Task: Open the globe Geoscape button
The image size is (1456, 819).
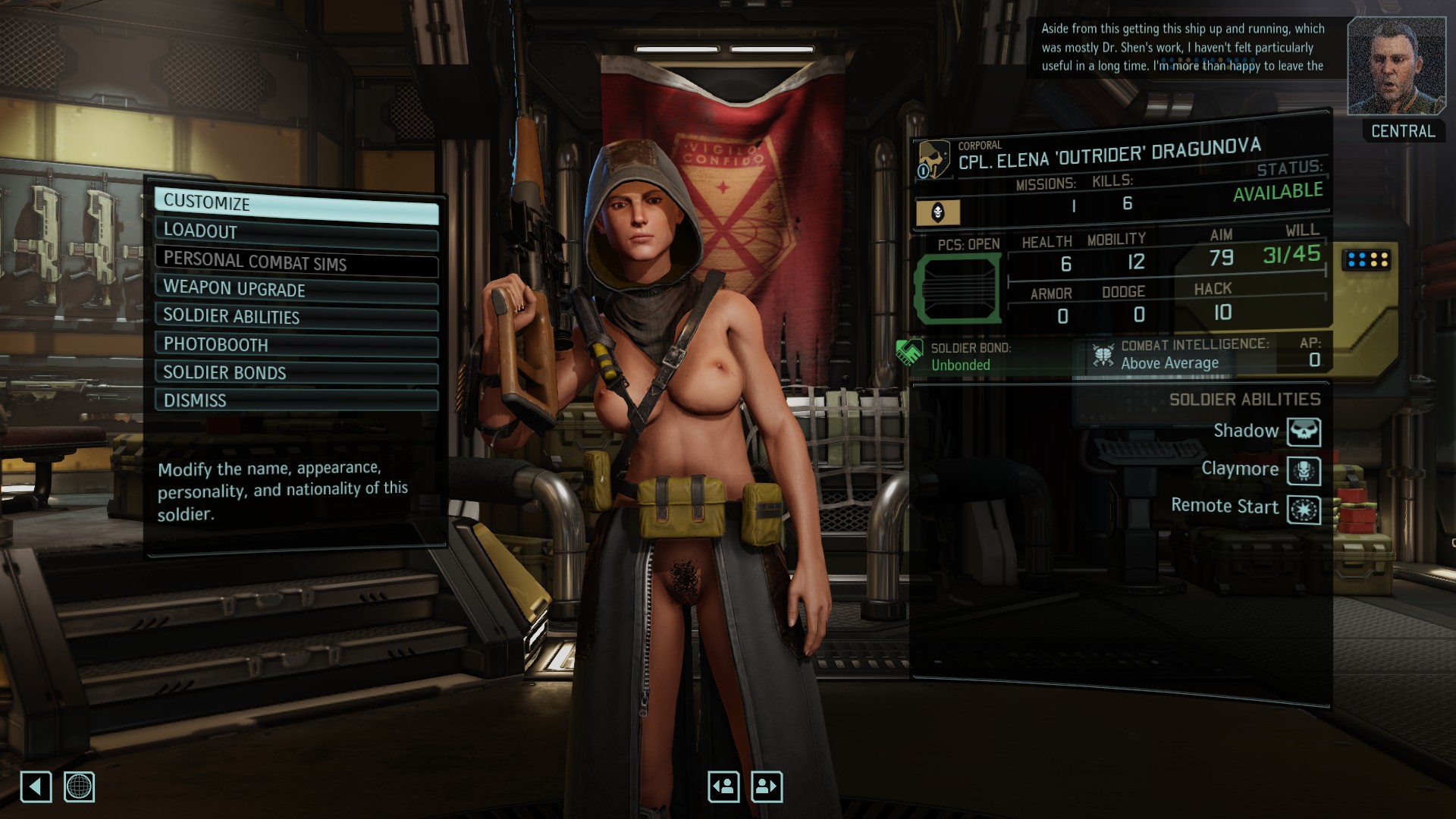Action: coord(79,786)
